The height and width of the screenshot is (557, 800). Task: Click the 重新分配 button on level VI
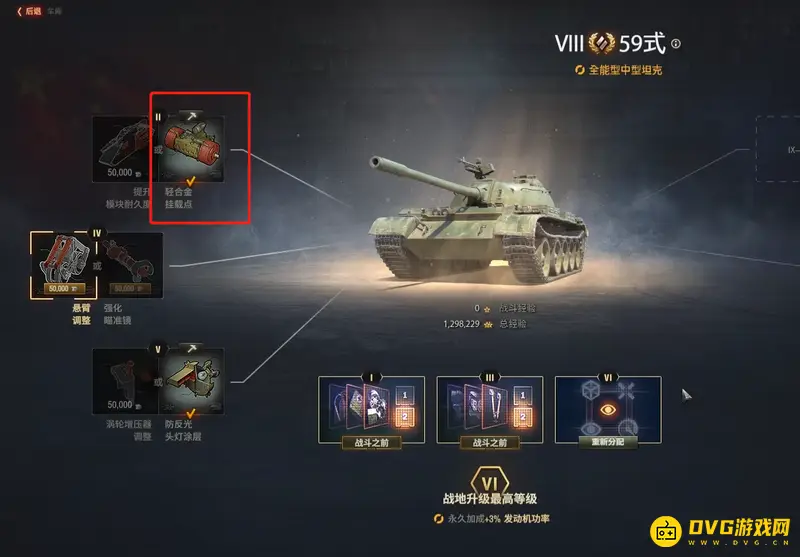[x=608, y=410]
